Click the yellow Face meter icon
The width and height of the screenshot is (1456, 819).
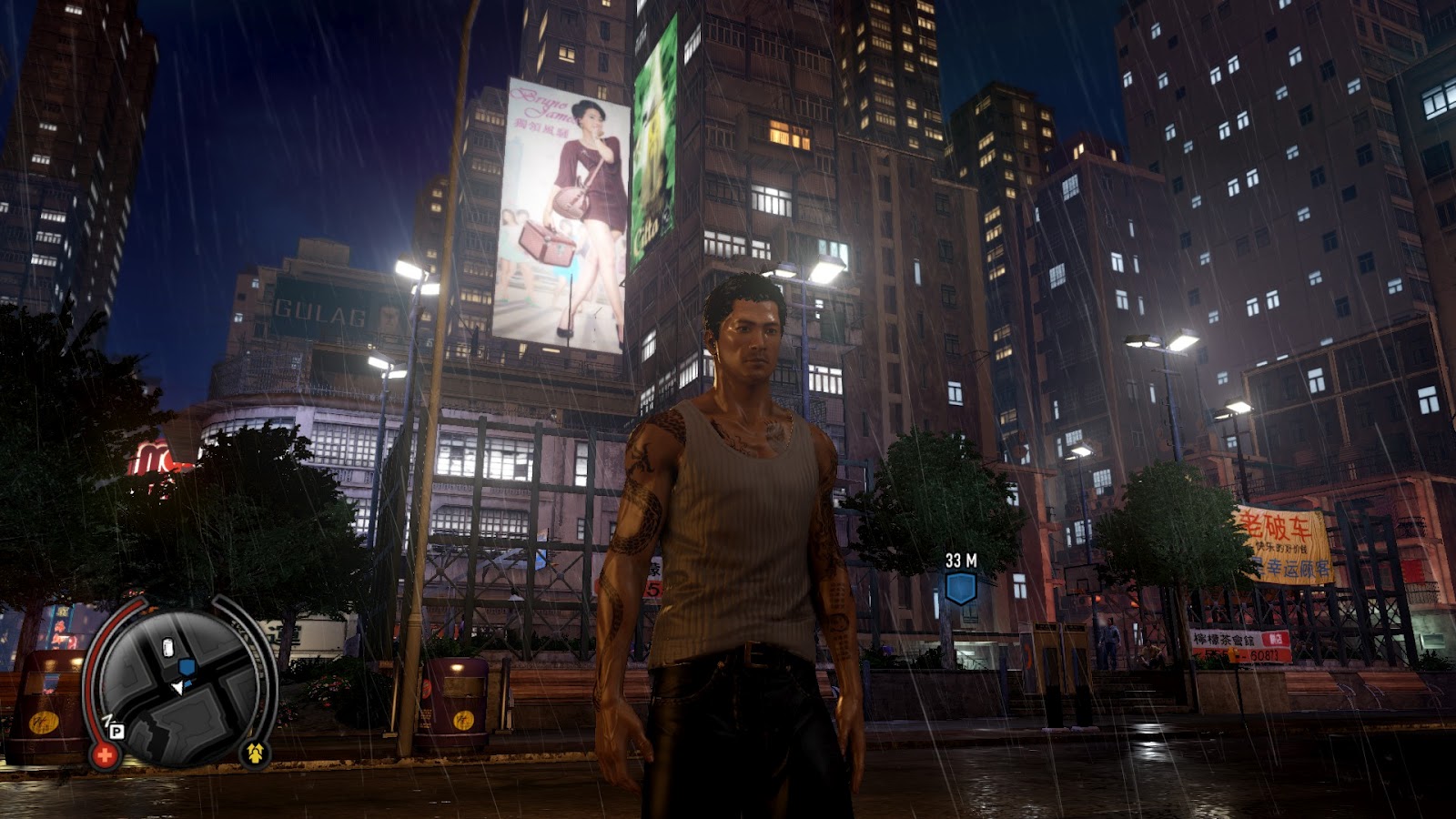click(255, 752)
